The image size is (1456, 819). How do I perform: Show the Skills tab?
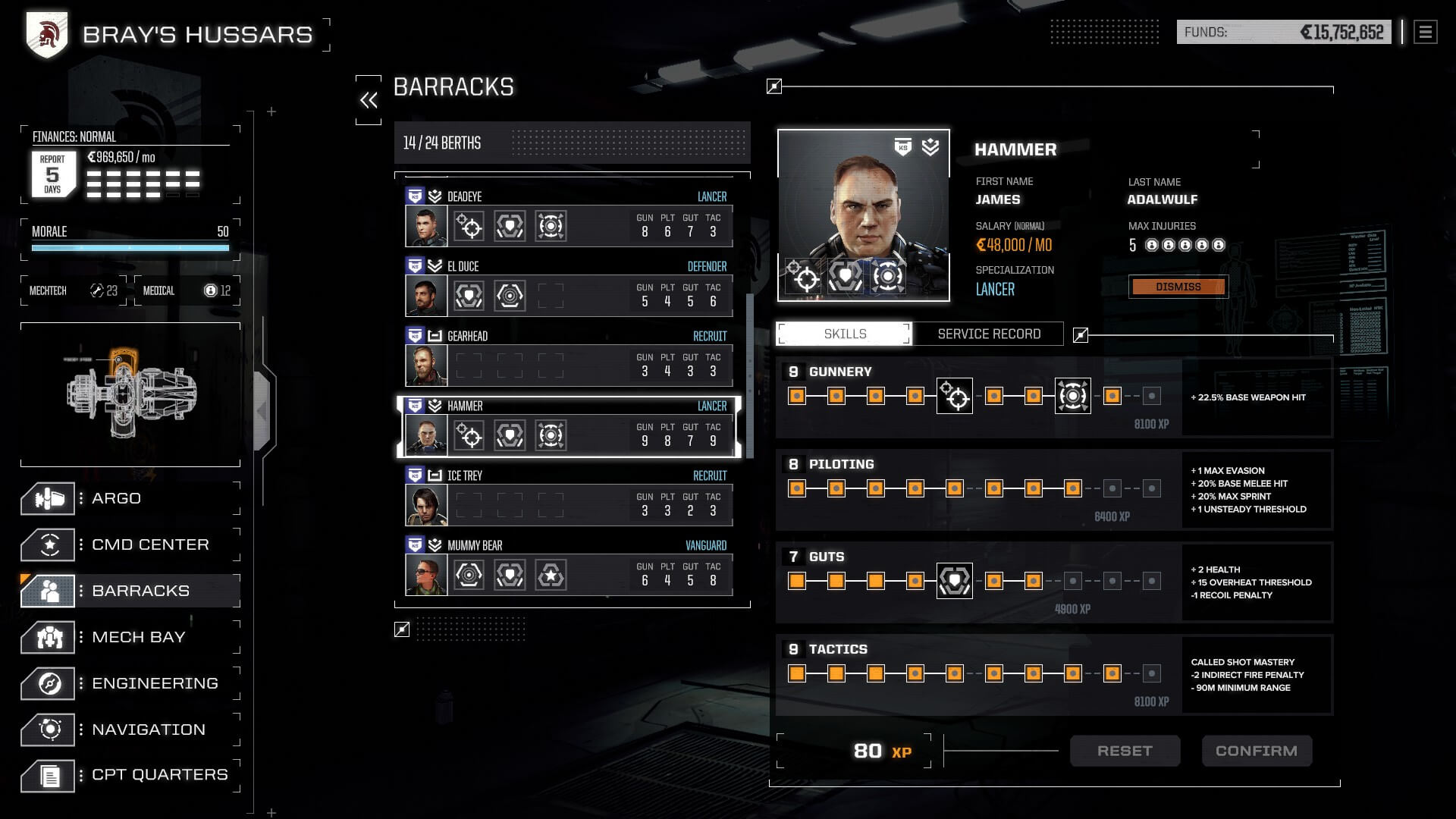click(845, 334)
